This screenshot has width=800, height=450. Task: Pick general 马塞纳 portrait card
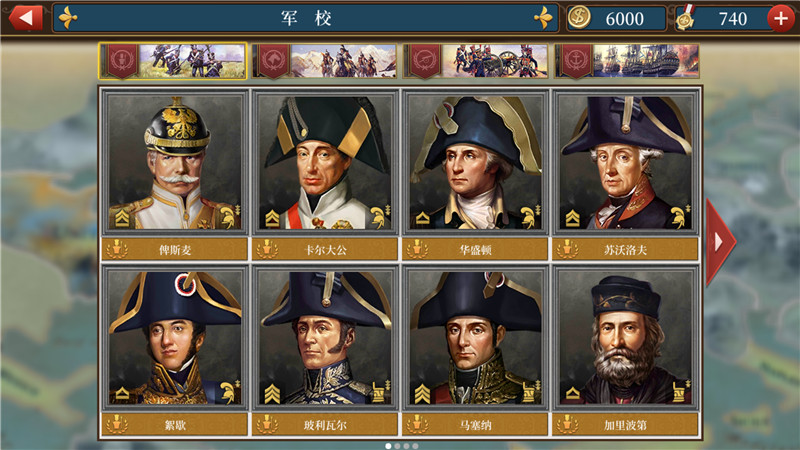pyautogui.click(x=474, y=340)
